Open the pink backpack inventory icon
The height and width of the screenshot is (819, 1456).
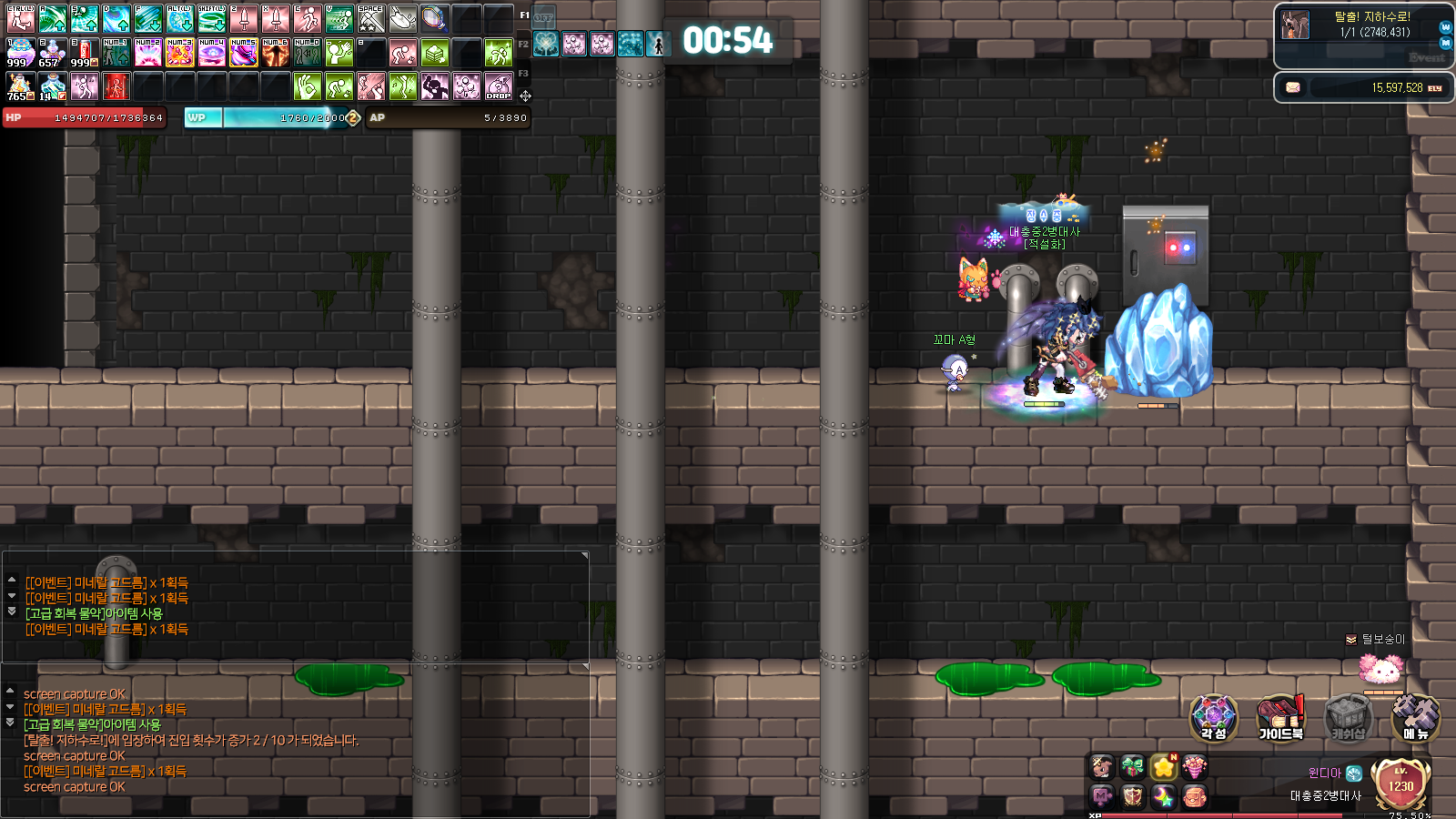(x=1195, y=797)
